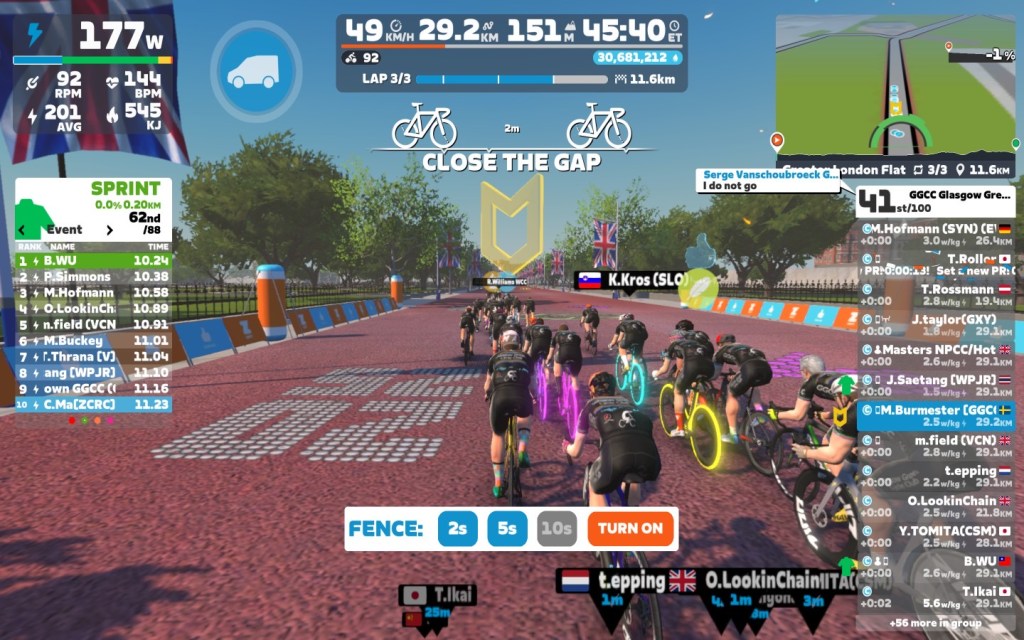Show previous sprint leaderboard with left arrow
1024x640 pixels.
pyautogui.click(x=22, y=230)
